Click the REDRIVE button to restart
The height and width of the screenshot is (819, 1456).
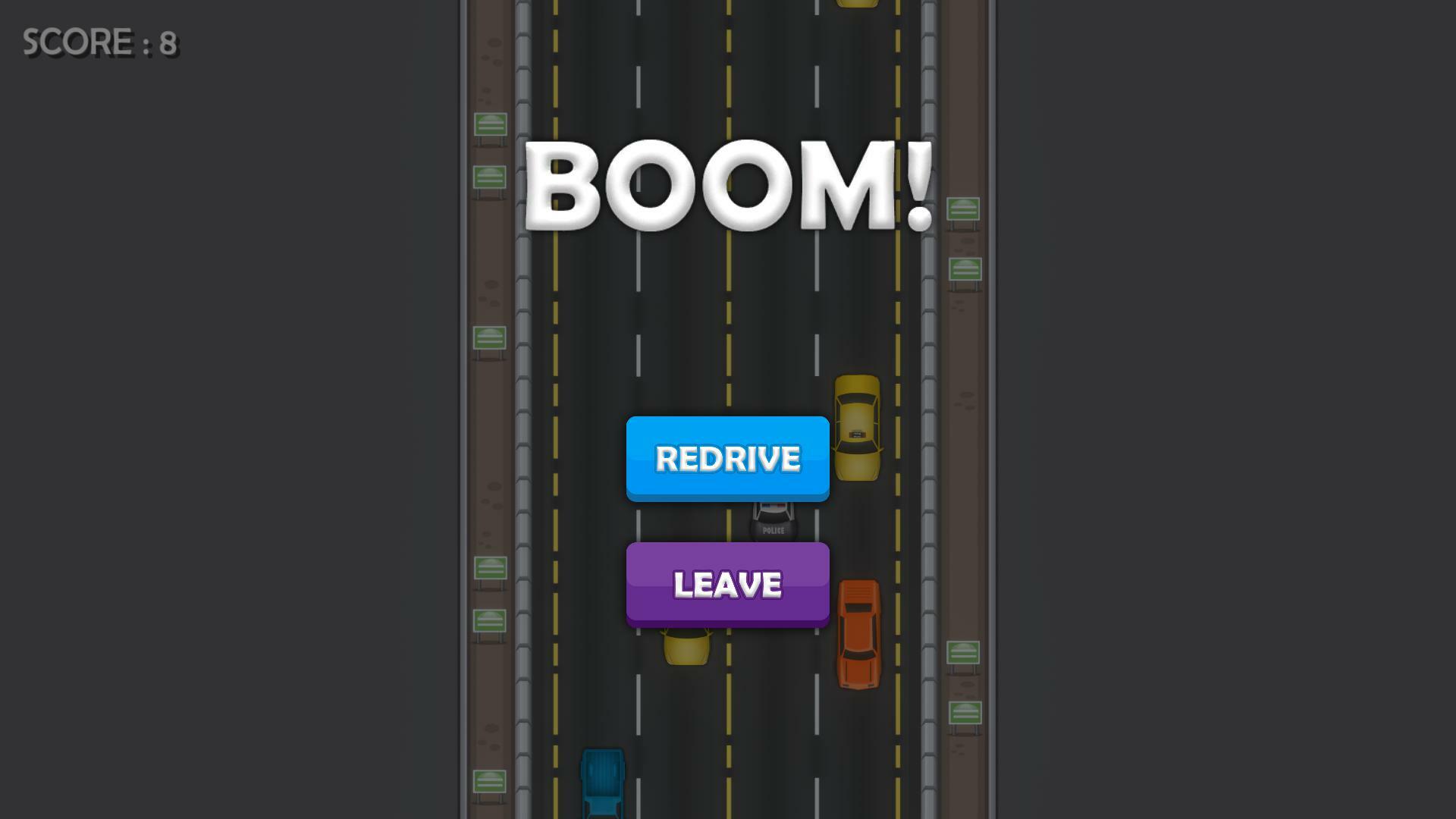726,458
